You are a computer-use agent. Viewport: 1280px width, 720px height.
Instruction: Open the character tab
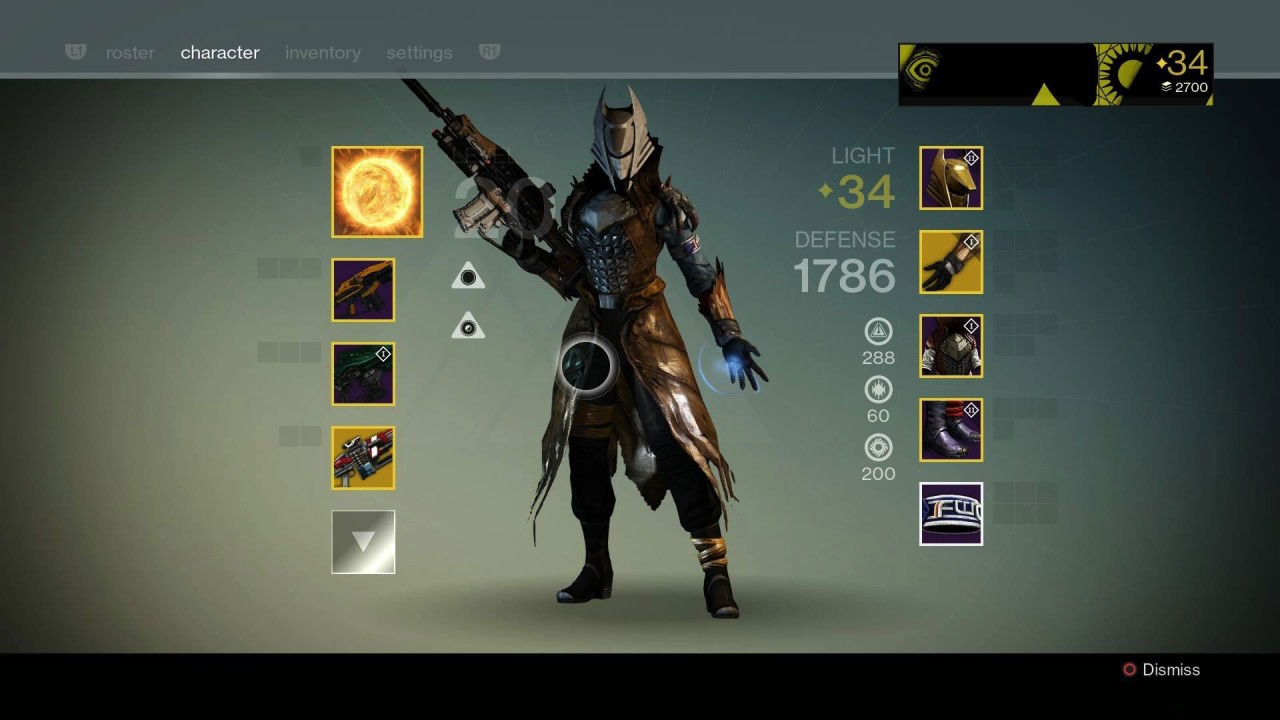point(220,53)
